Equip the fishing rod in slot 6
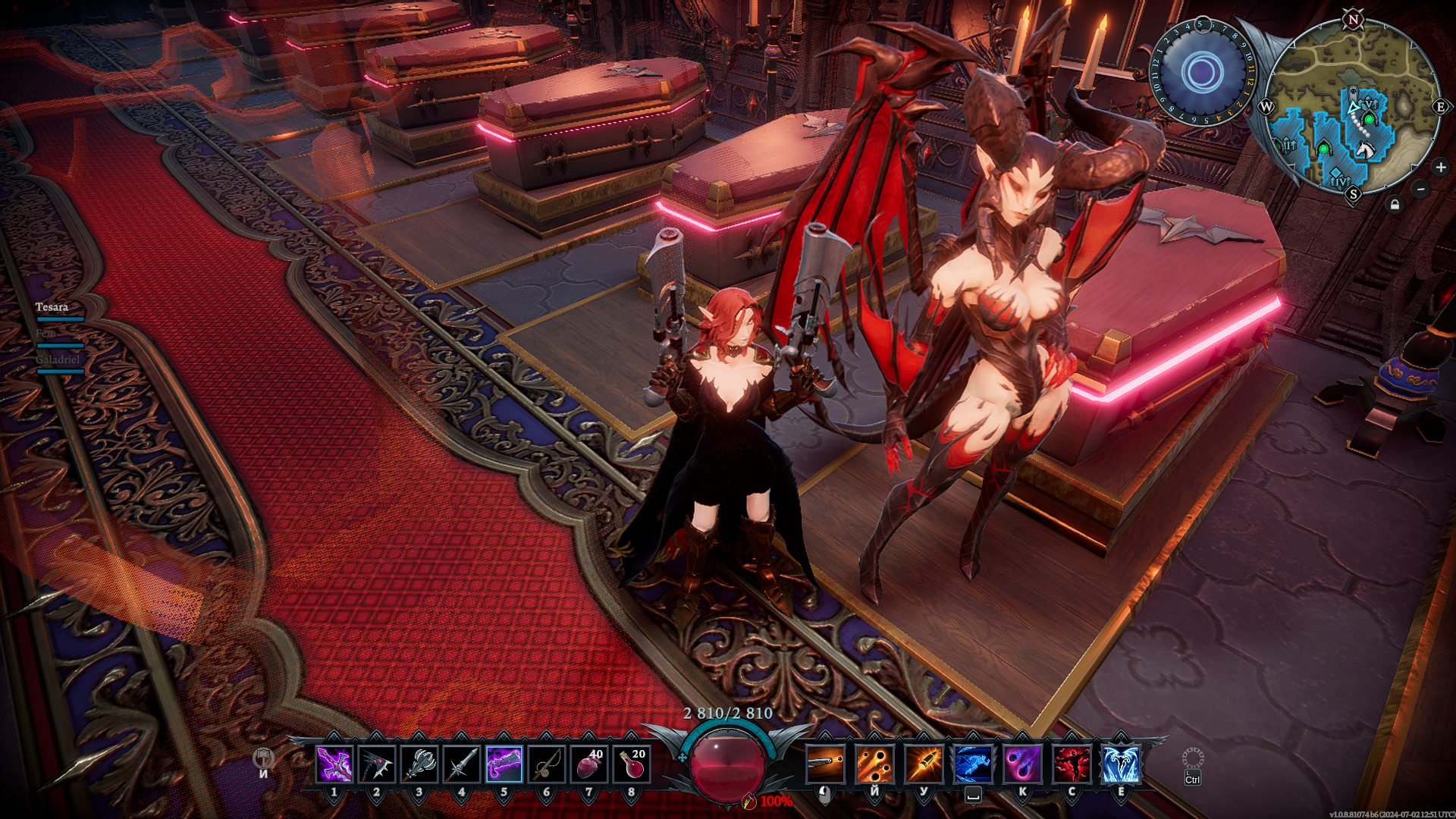1456x819 pixels. [547, 764]
